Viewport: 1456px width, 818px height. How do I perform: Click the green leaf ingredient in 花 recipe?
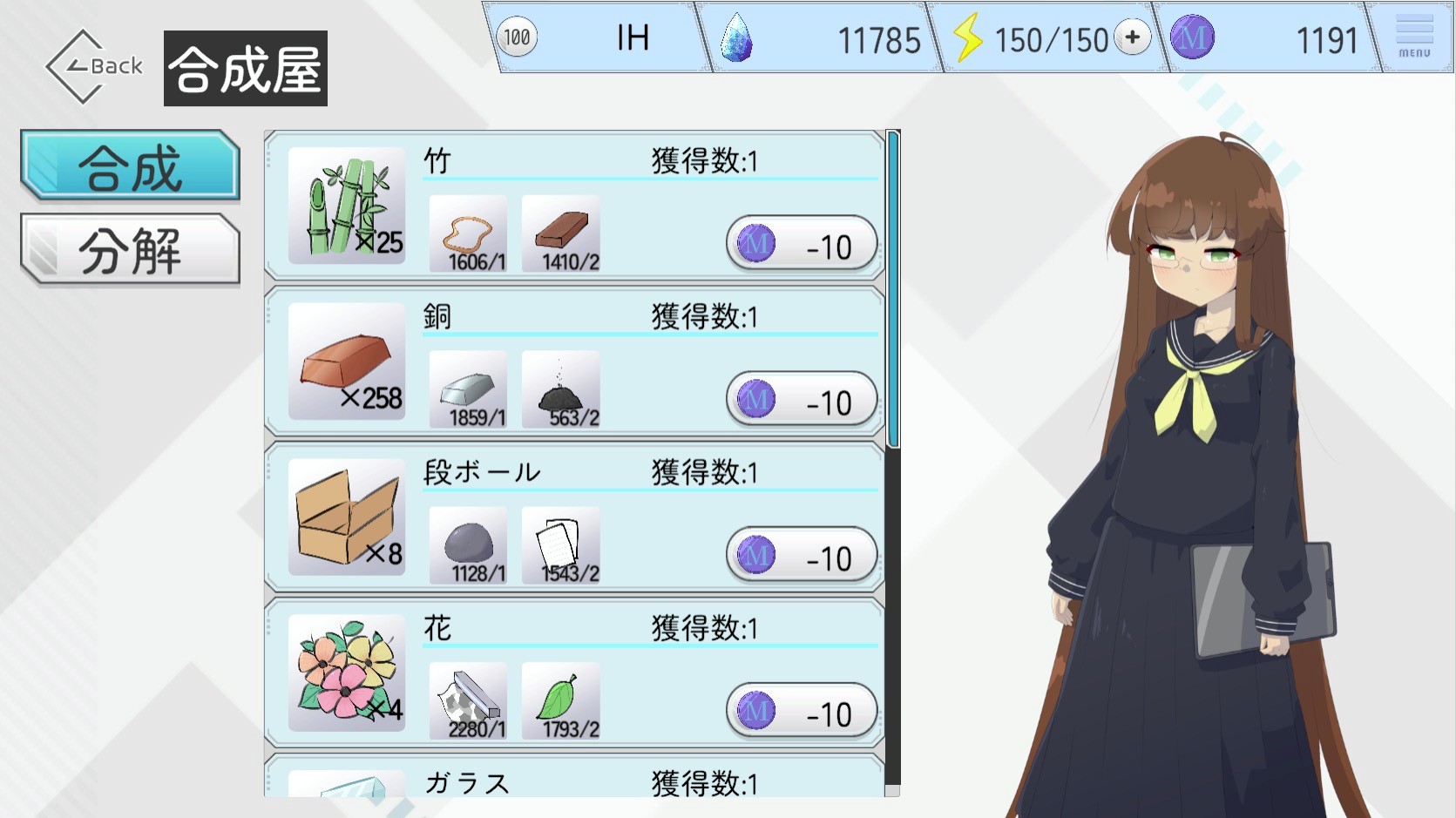[x=560, y=700]
